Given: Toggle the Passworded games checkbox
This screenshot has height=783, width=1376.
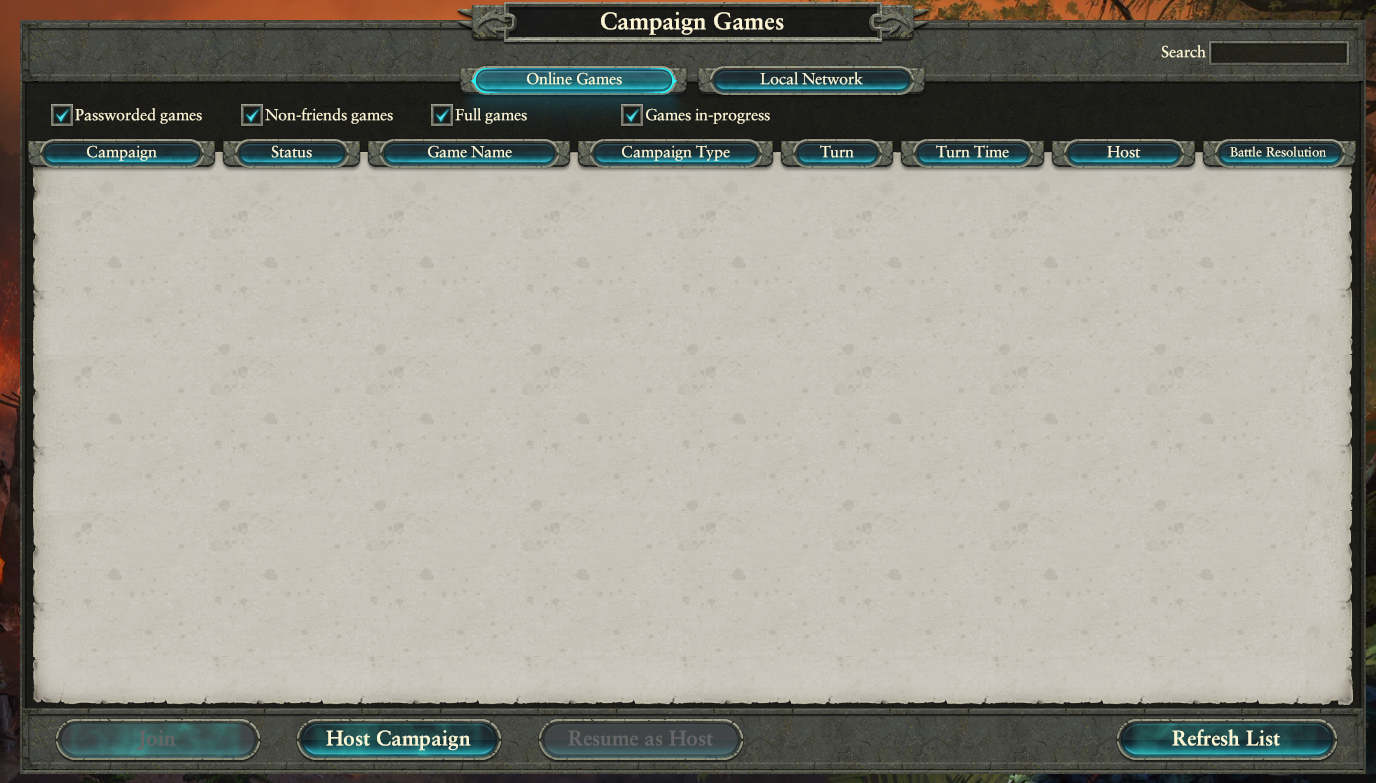Looking at the screenshot, I should [62, 116].
